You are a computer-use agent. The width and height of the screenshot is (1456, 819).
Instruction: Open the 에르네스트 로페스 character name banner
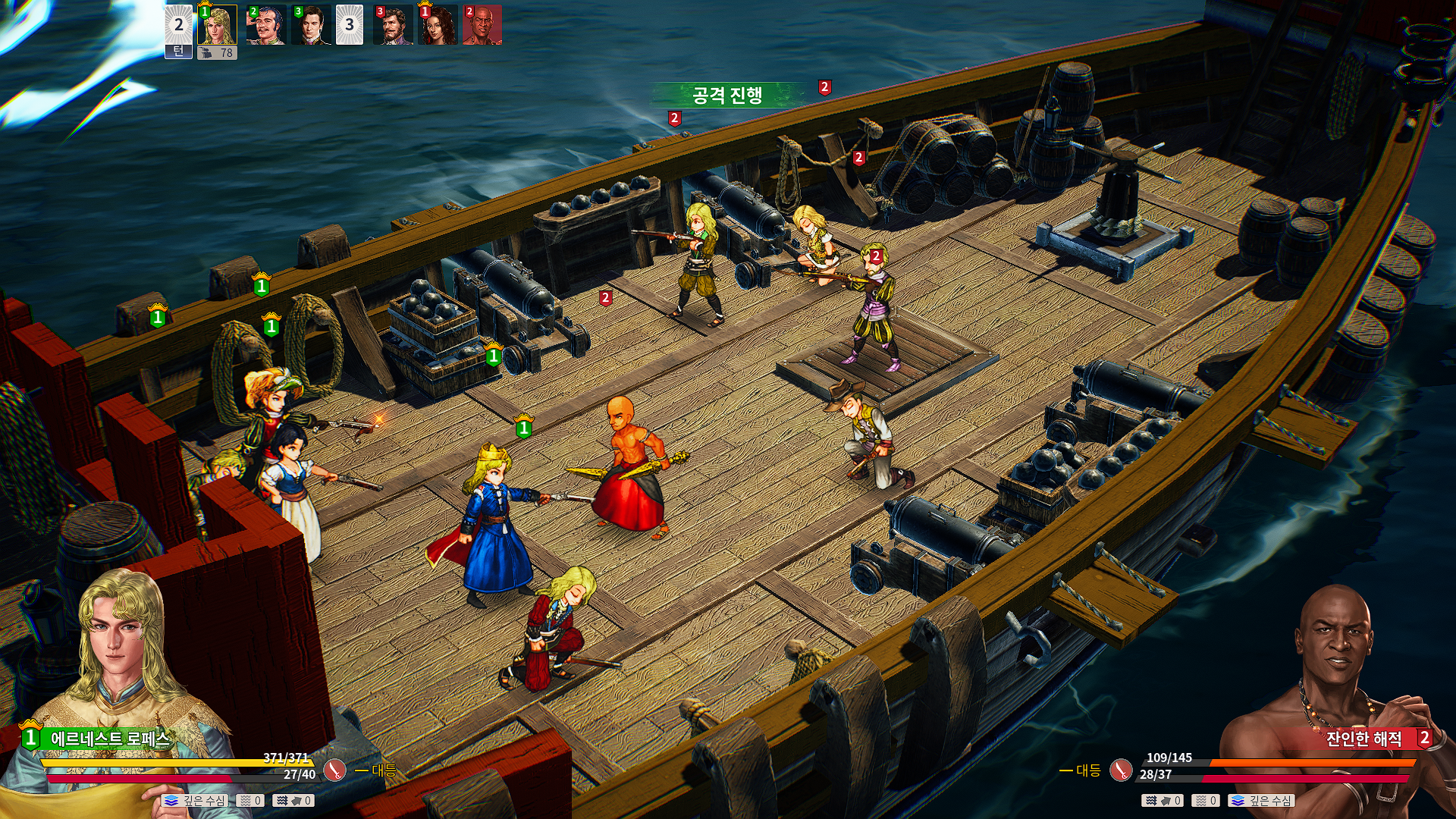point(110,739)
